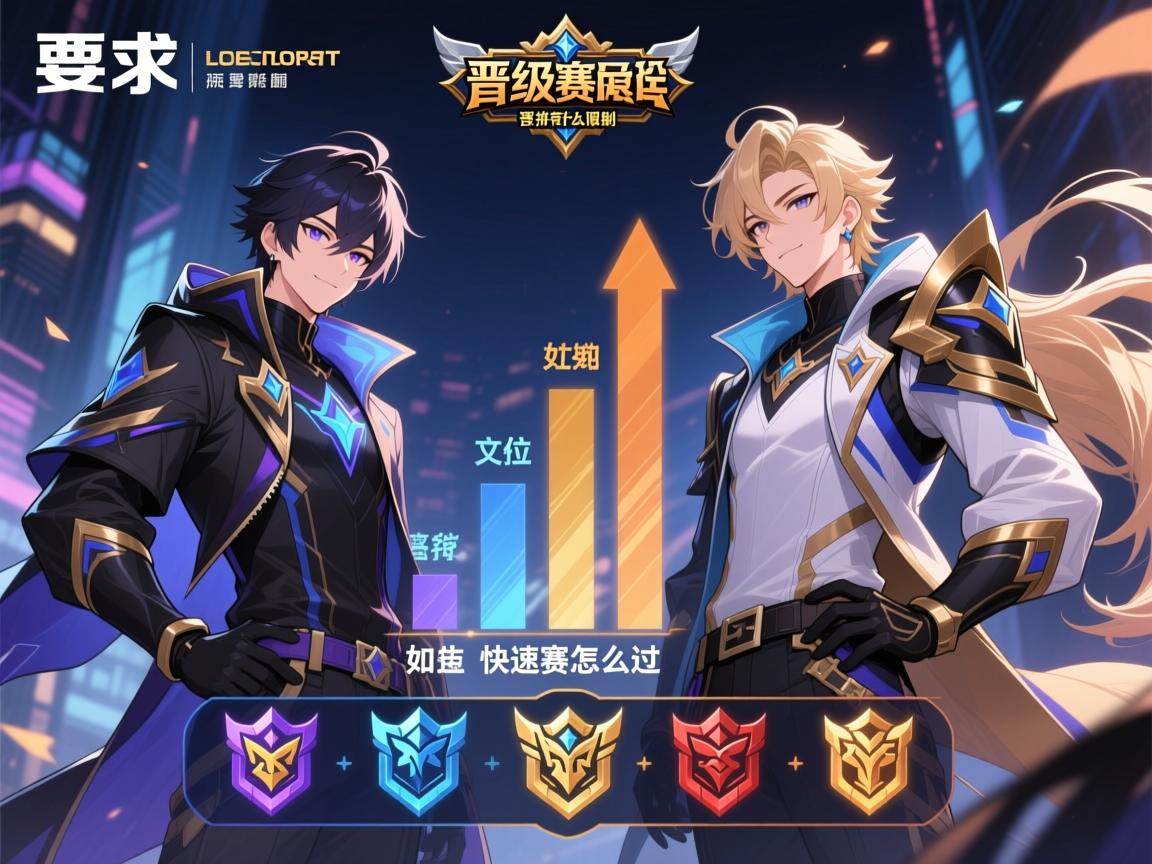The width and height of the screenshot is (1152, 864).
Task: Pick the gold badge with blue gem
Action: (567, 761)
